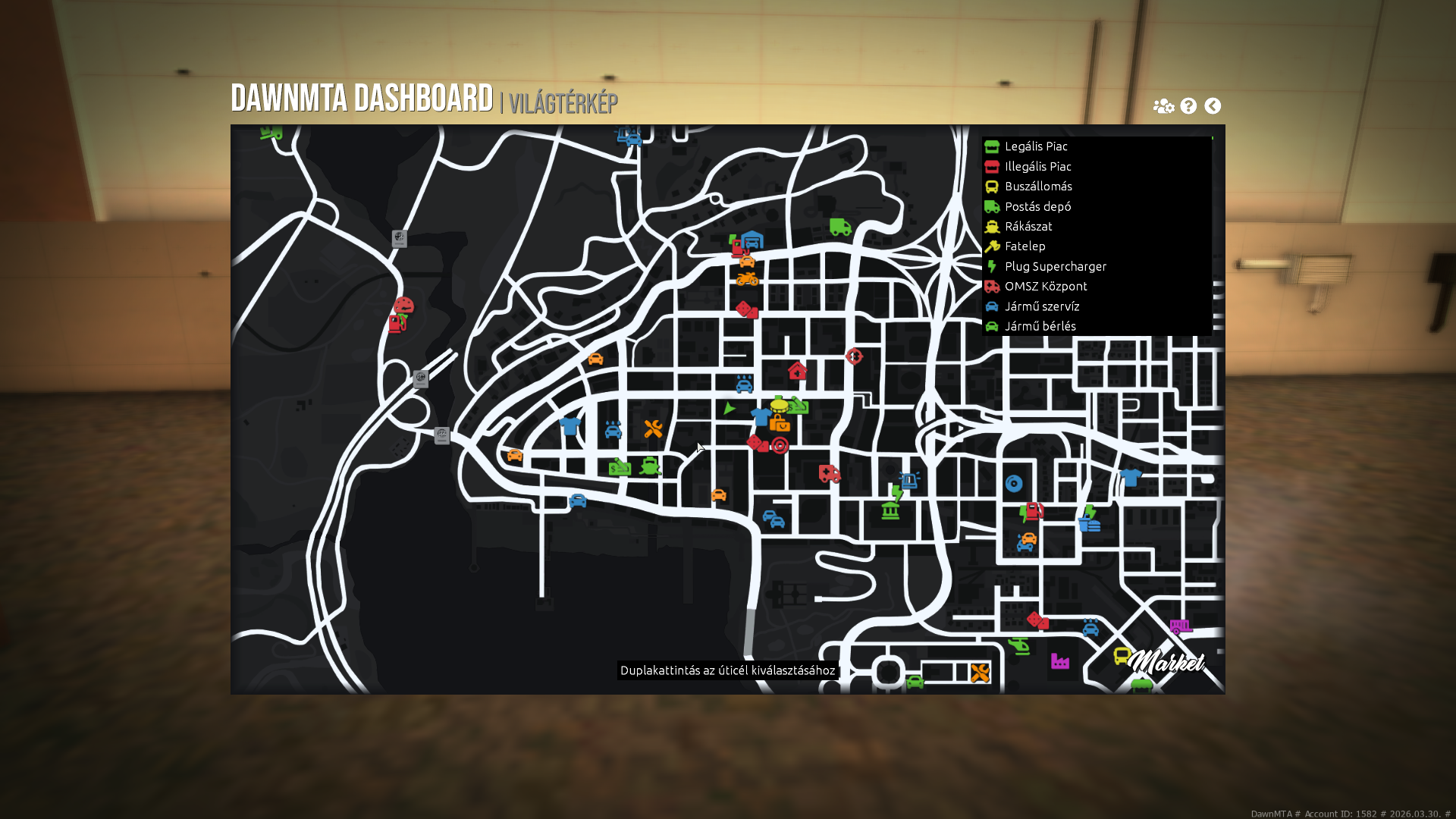1456x819 pixels.
Task: Select Legális Piac in the map legend
Action: (x=1035, y=146)
